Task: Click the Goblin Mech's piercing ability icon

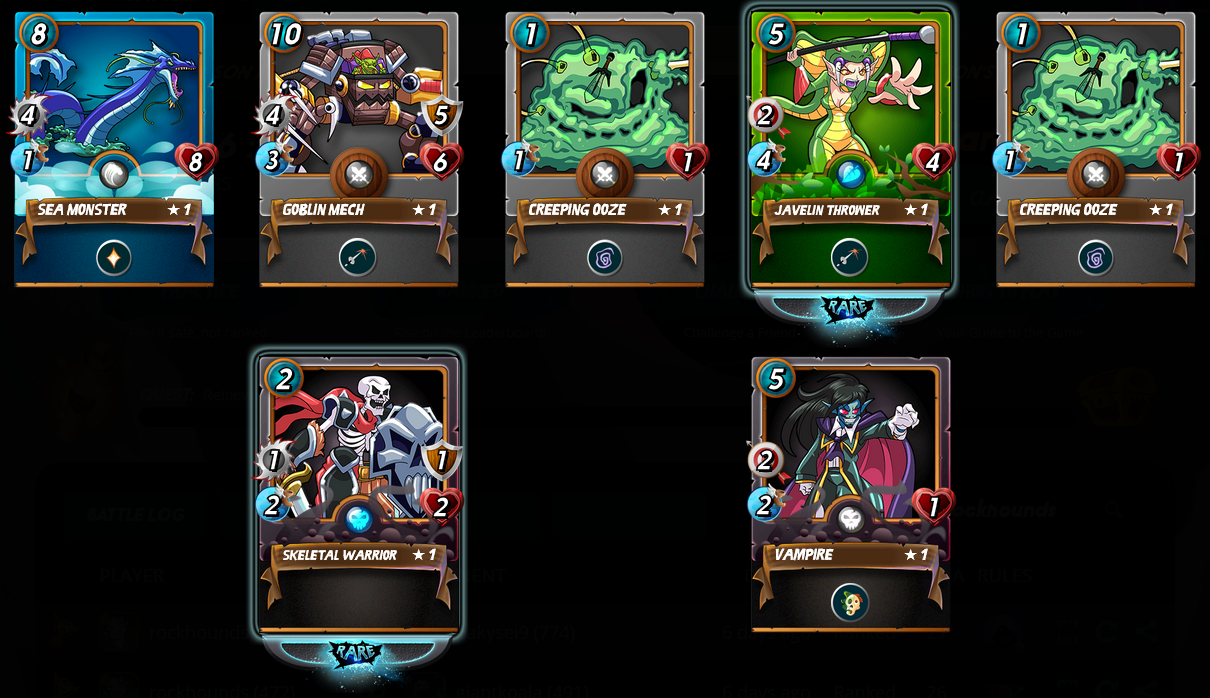Action: click(x=358, y=258)
